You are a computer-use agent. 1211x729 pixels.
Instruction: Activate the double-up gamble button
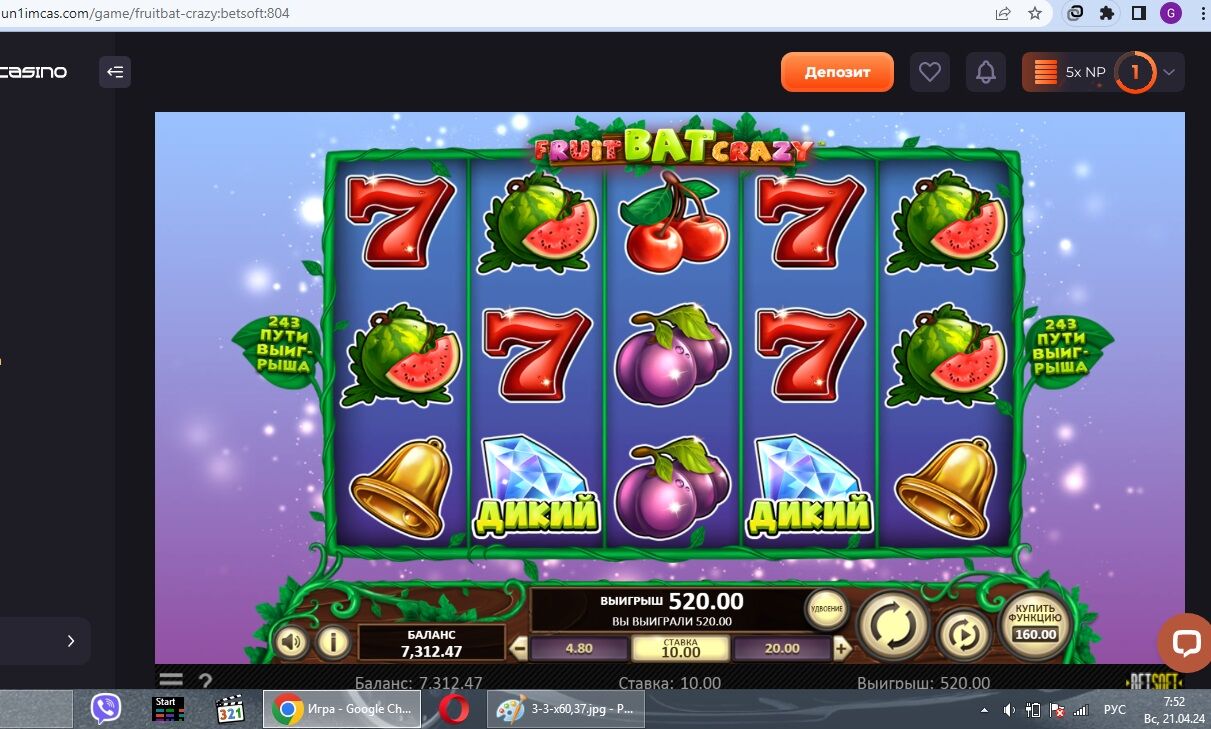826,609
